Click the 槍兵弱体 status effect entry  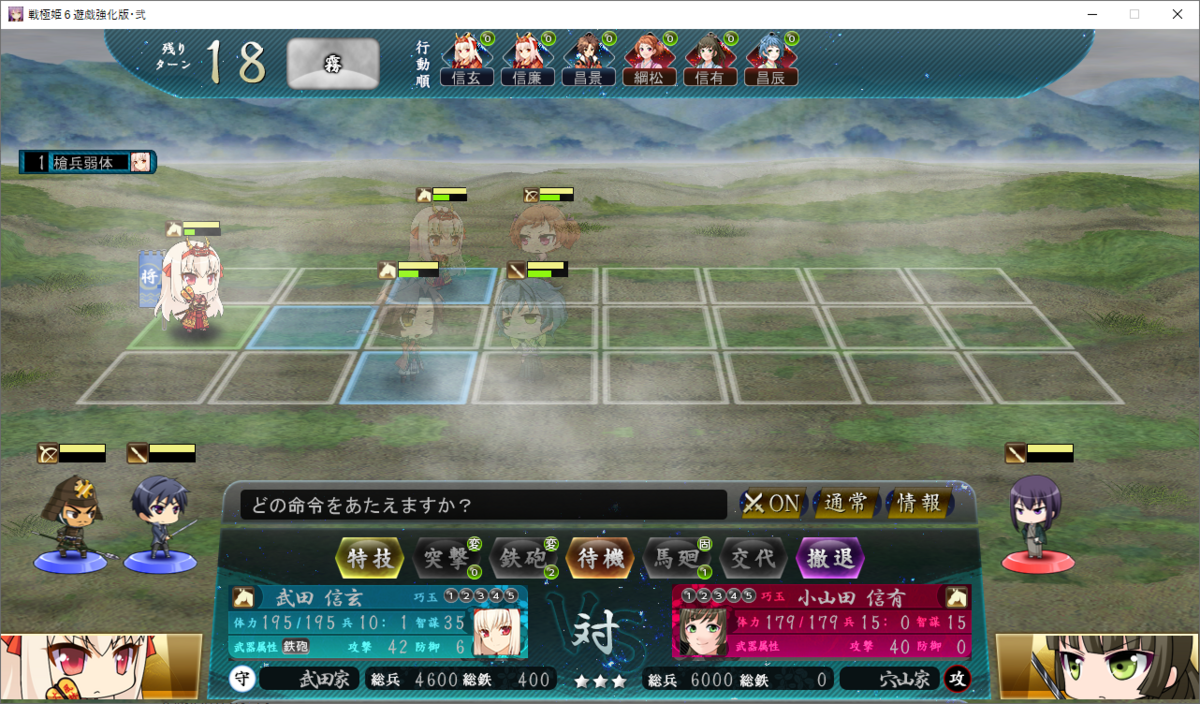[x=88, y=162]
